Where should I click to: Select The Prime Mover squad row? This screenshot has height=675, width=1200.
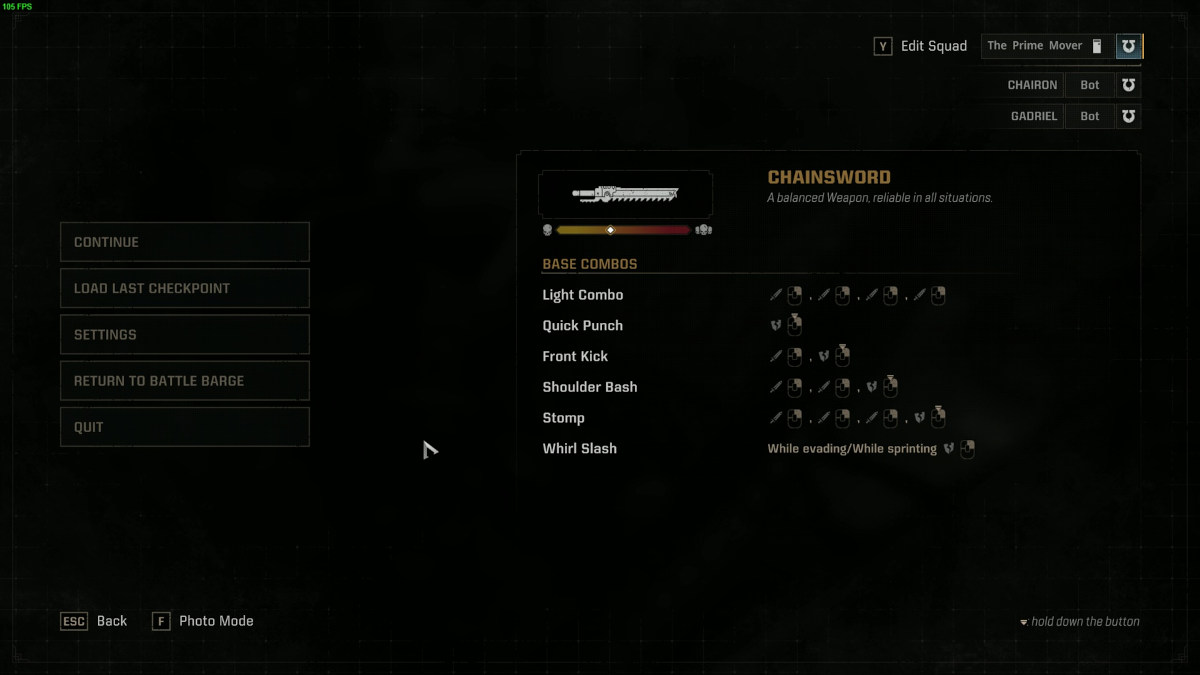[1046, 46]
